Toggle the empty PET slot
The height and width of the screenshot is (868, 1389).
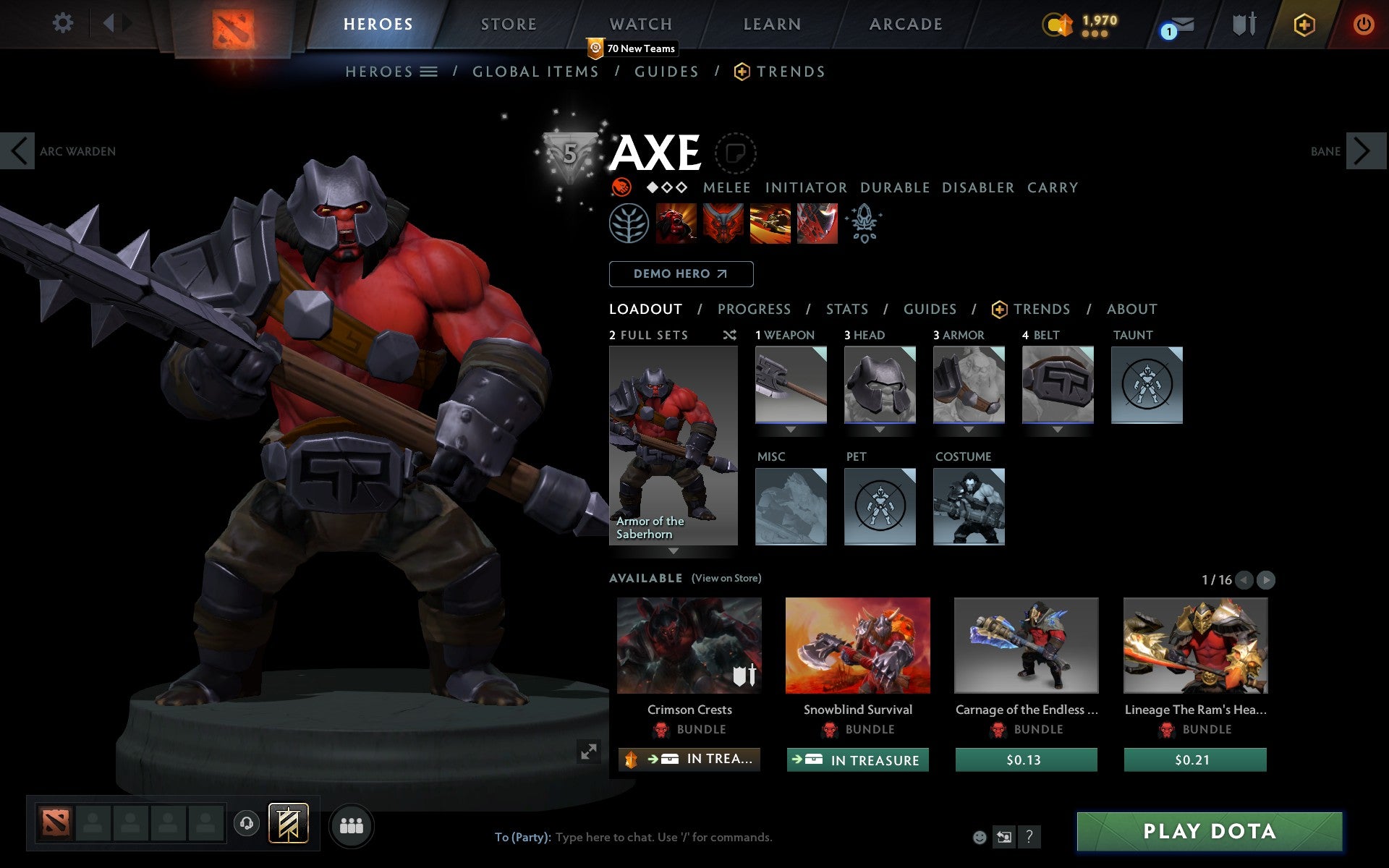click(880, 506)
